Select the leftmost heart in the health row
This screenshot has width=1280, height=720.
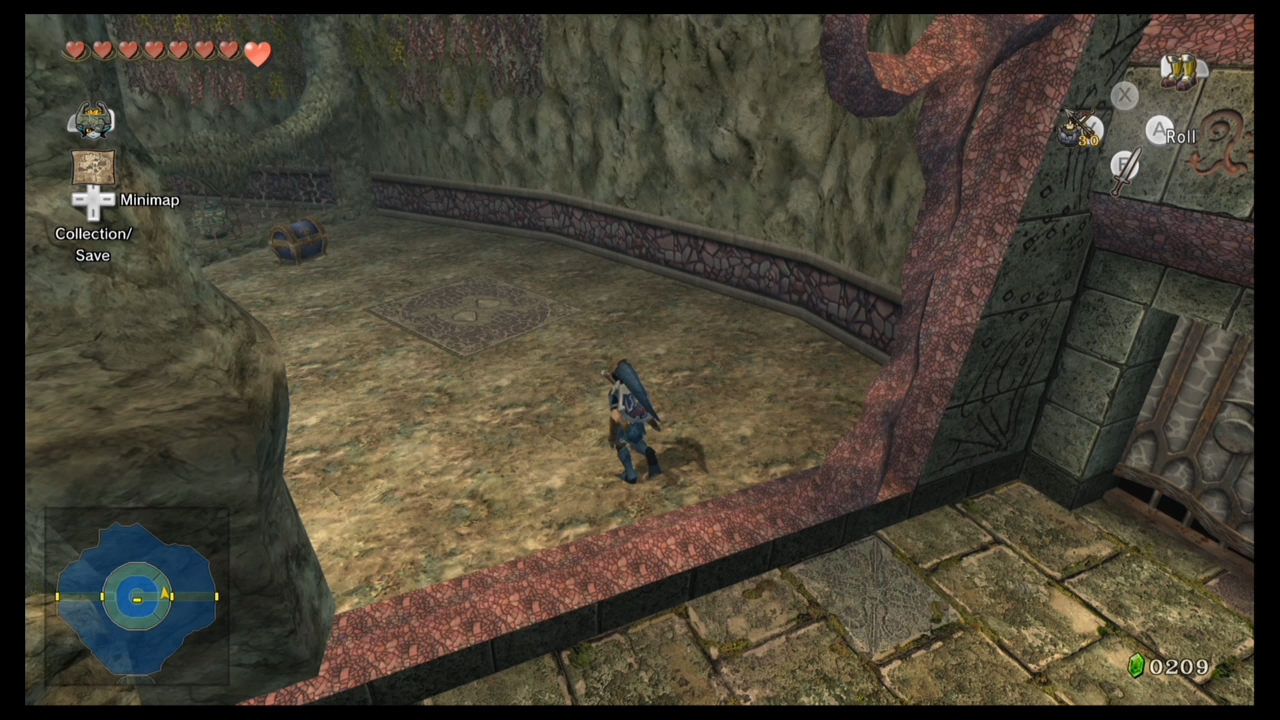coord(76,50)
